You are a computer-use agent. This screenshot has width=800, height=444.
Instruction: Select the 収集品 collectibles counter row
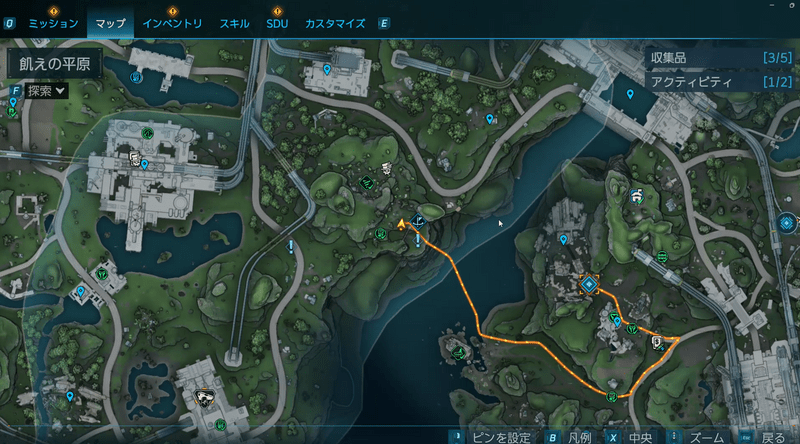pyautogui.click(x=721, y=59)
